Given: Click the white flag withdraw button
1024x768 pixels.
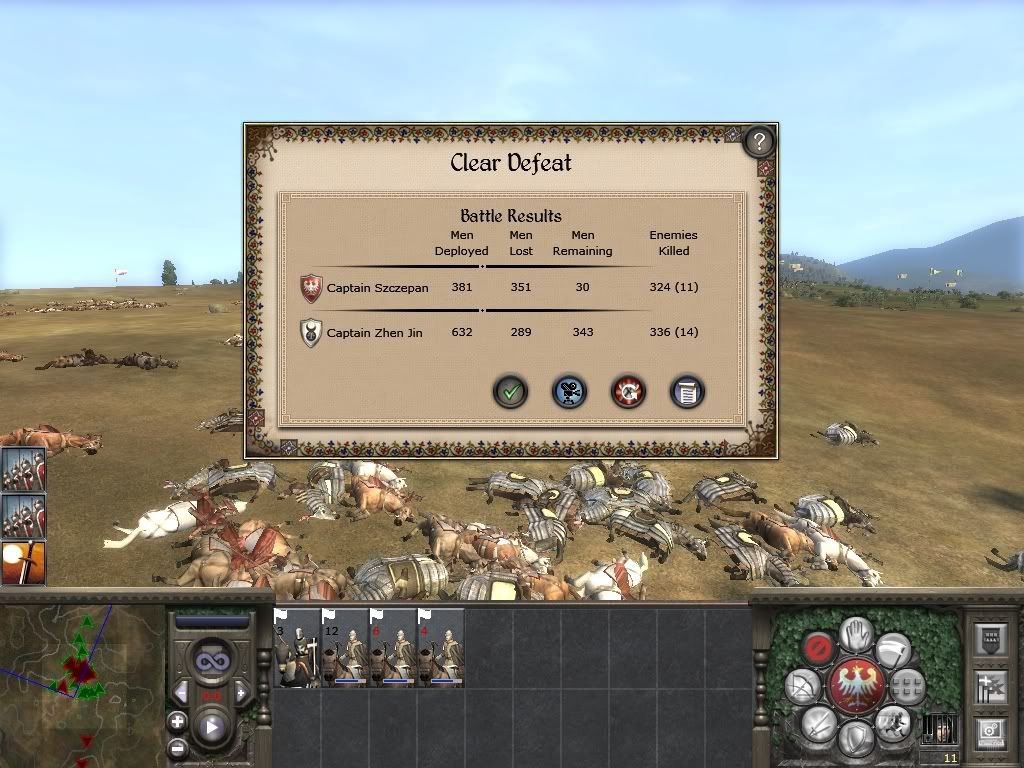Looking at the screenshot, I should coord(893,649).
